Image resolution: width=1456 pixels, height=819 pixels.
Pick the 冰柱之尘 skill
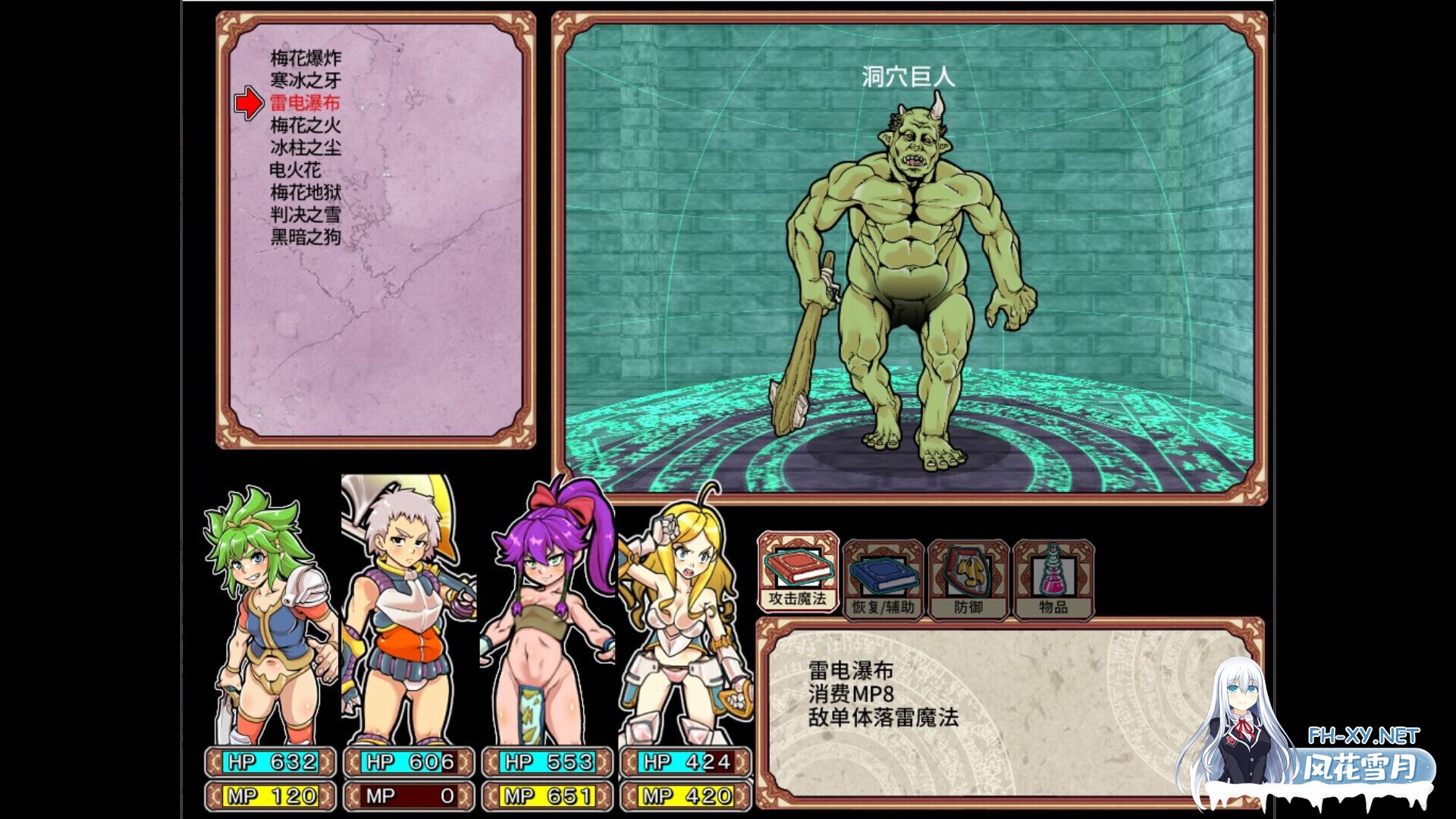tap(306, 148)
